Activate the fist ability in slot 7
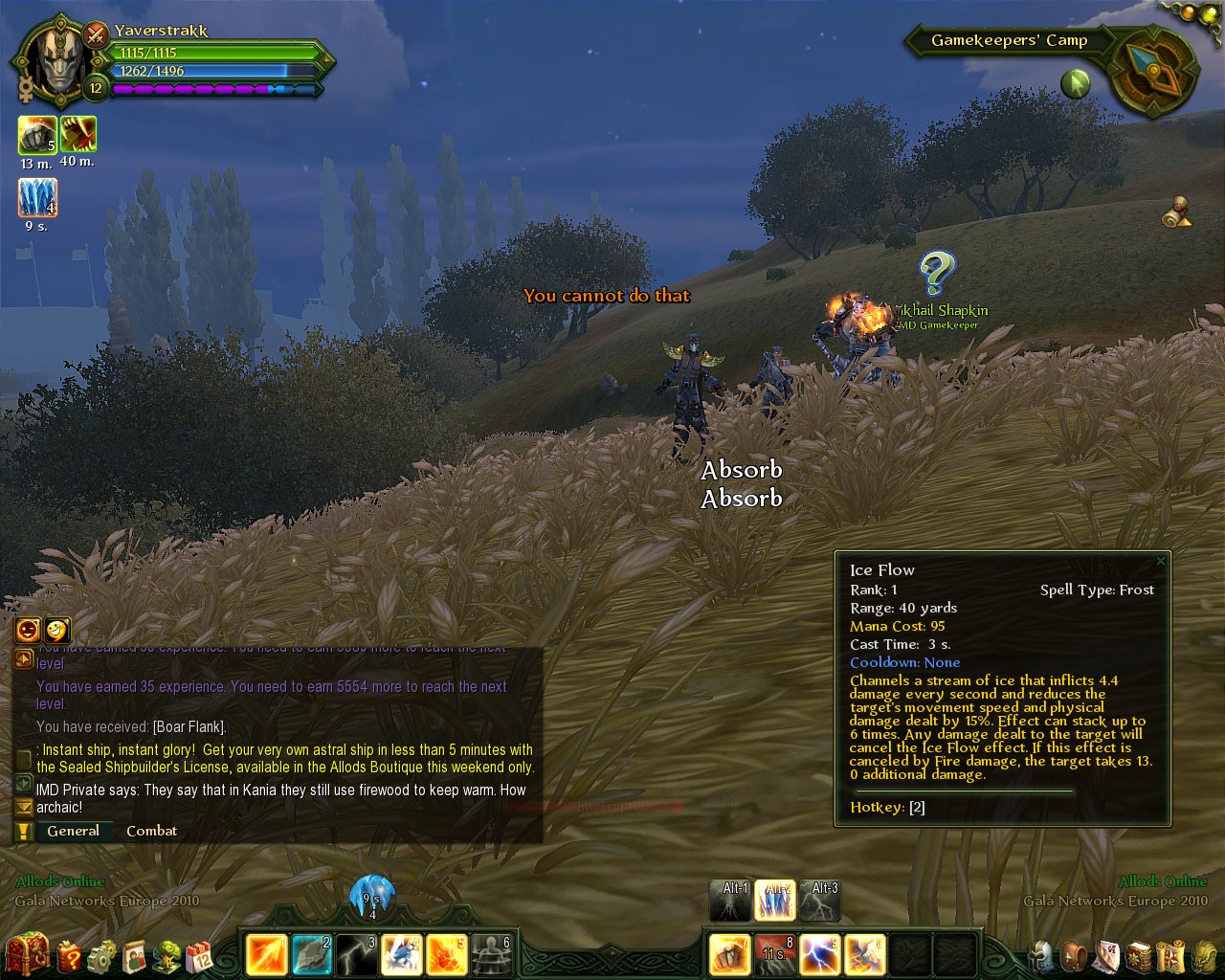The image size is (1225, 980). pyautogui.click(x=730, y=954)
